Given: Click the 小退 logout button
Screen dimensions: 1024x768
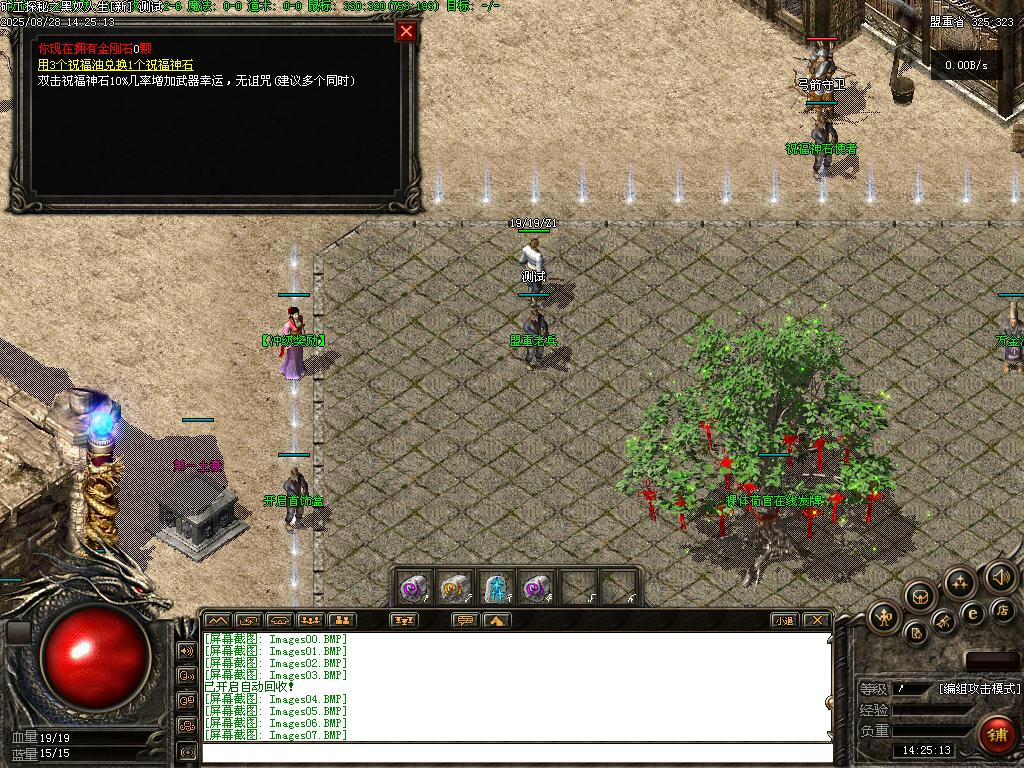Looking at the screenshot, I should point(784,620).
